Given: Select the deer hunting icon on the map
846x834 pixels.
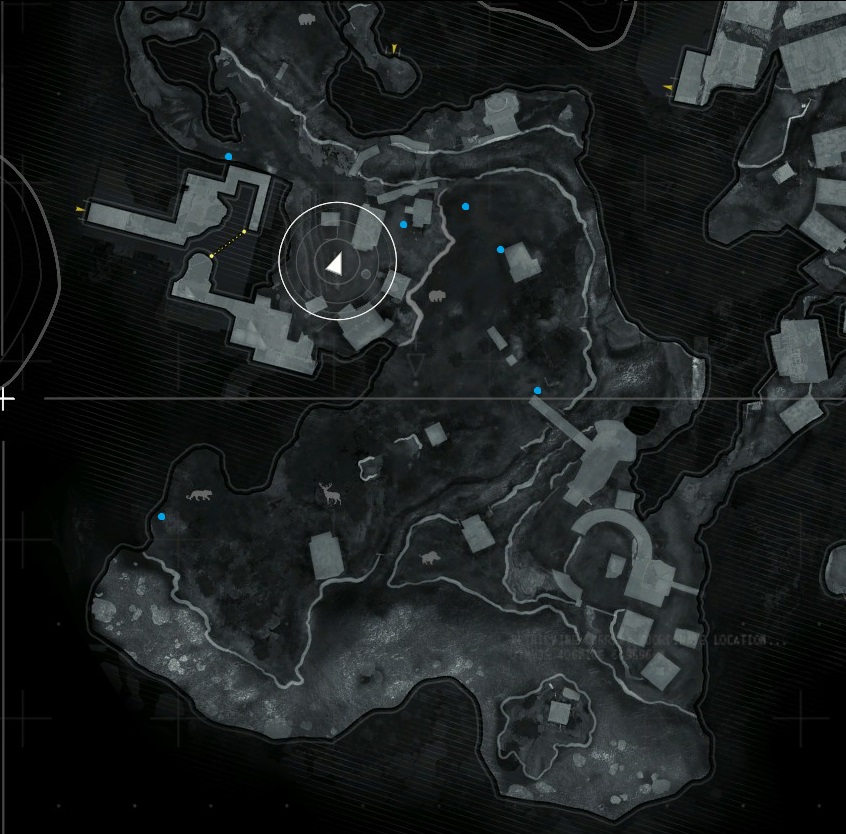Looking at the screenshot, I should (x=328, y=493).
